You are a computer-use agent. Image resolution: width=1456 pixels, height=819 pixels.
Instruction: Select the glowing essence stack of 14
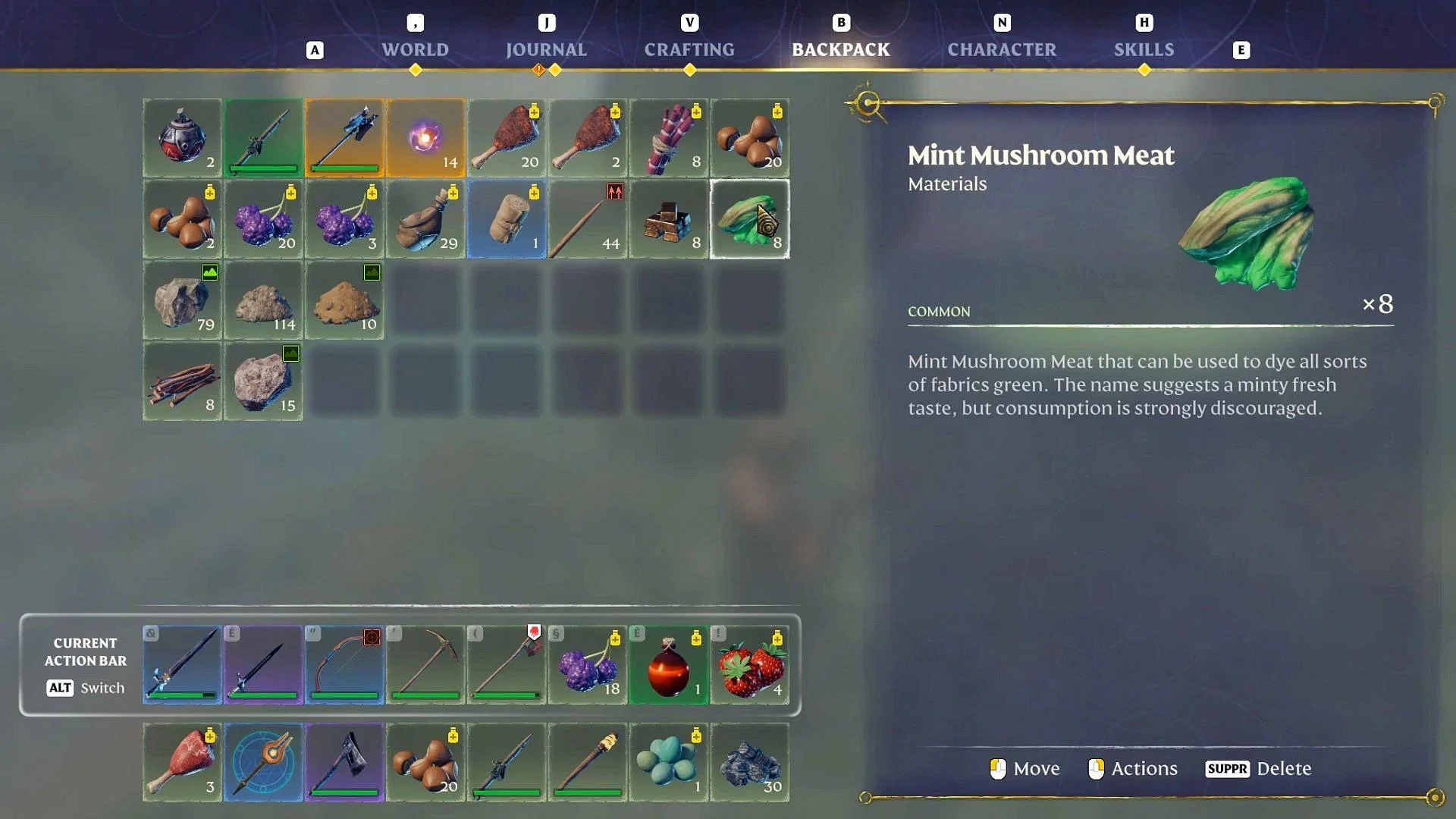click(x=425, y=138)
